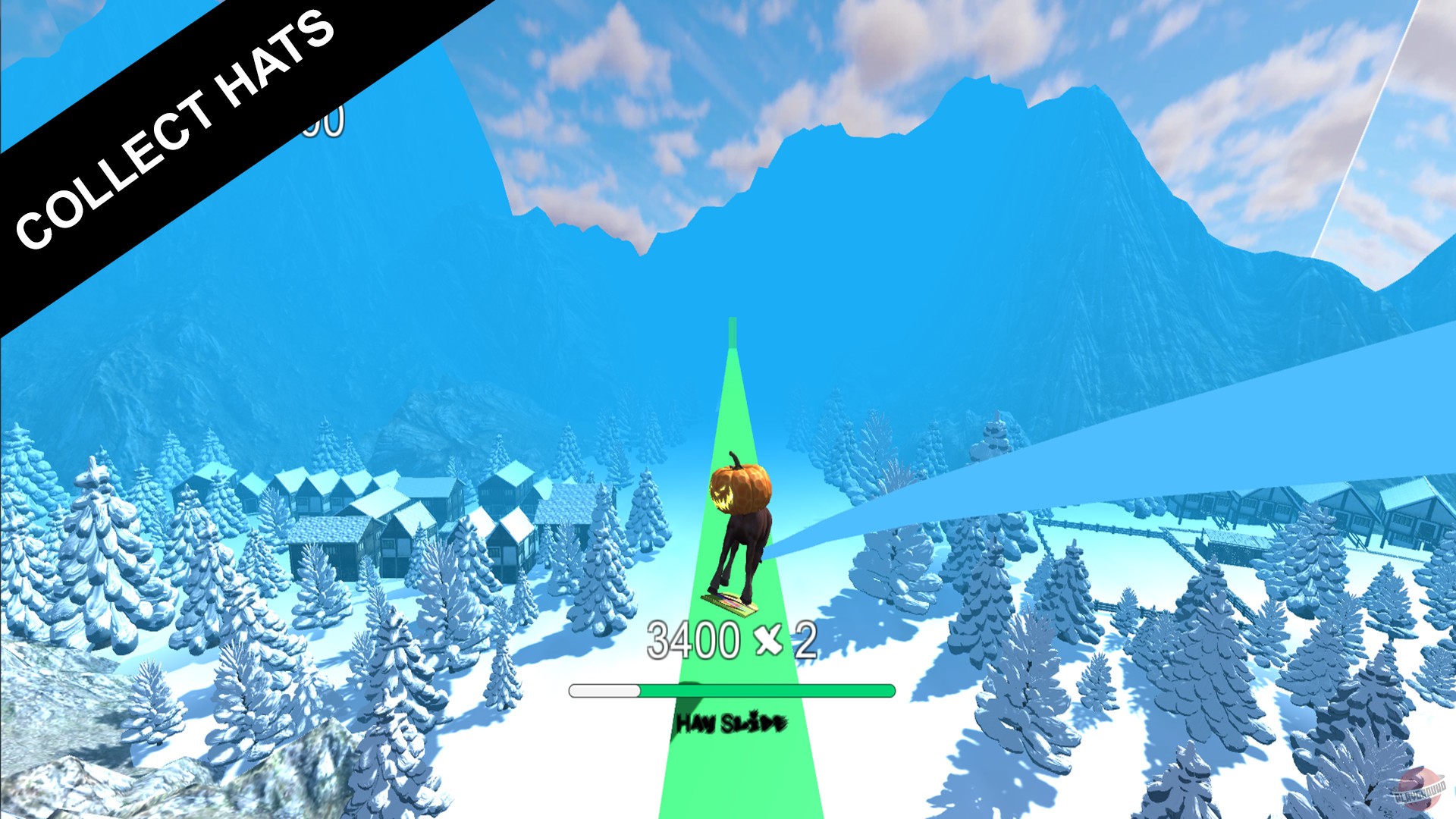This screenshot has height=819, width=1456.
Task: Click the x2 multiplier symbol
Action: click(x=772, y=639)
